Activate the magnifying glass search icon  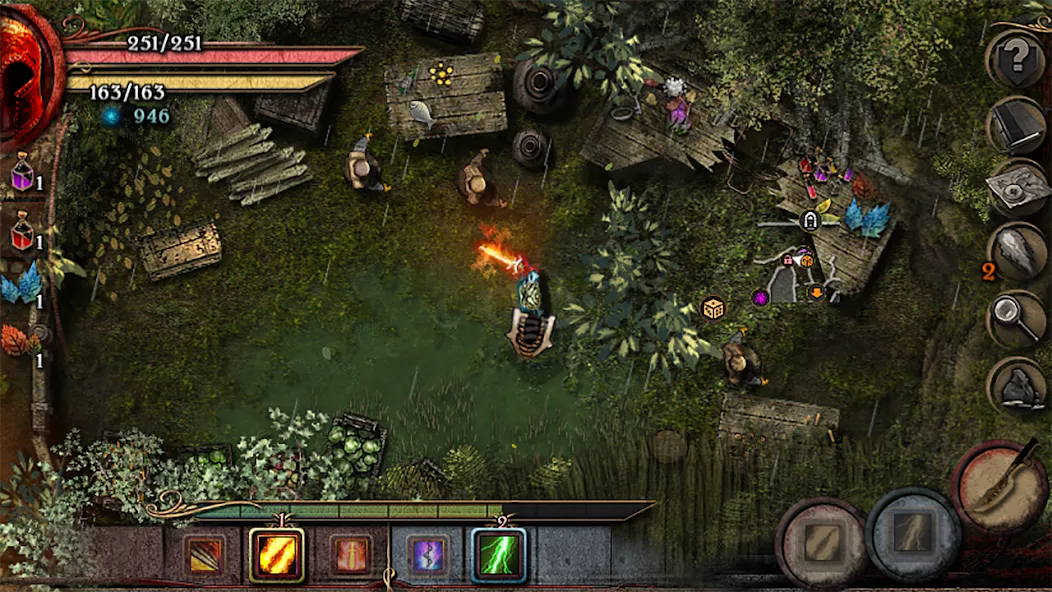1017,319
